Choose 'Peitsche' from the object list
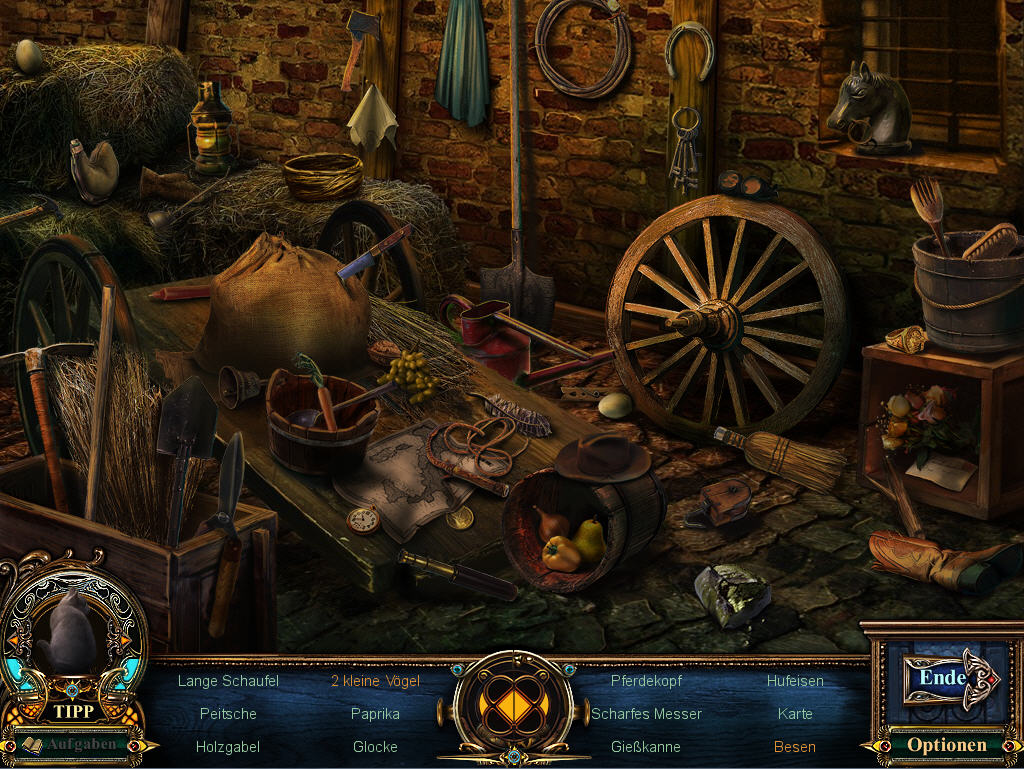The image size is (1024, 769). coord(228,714)
